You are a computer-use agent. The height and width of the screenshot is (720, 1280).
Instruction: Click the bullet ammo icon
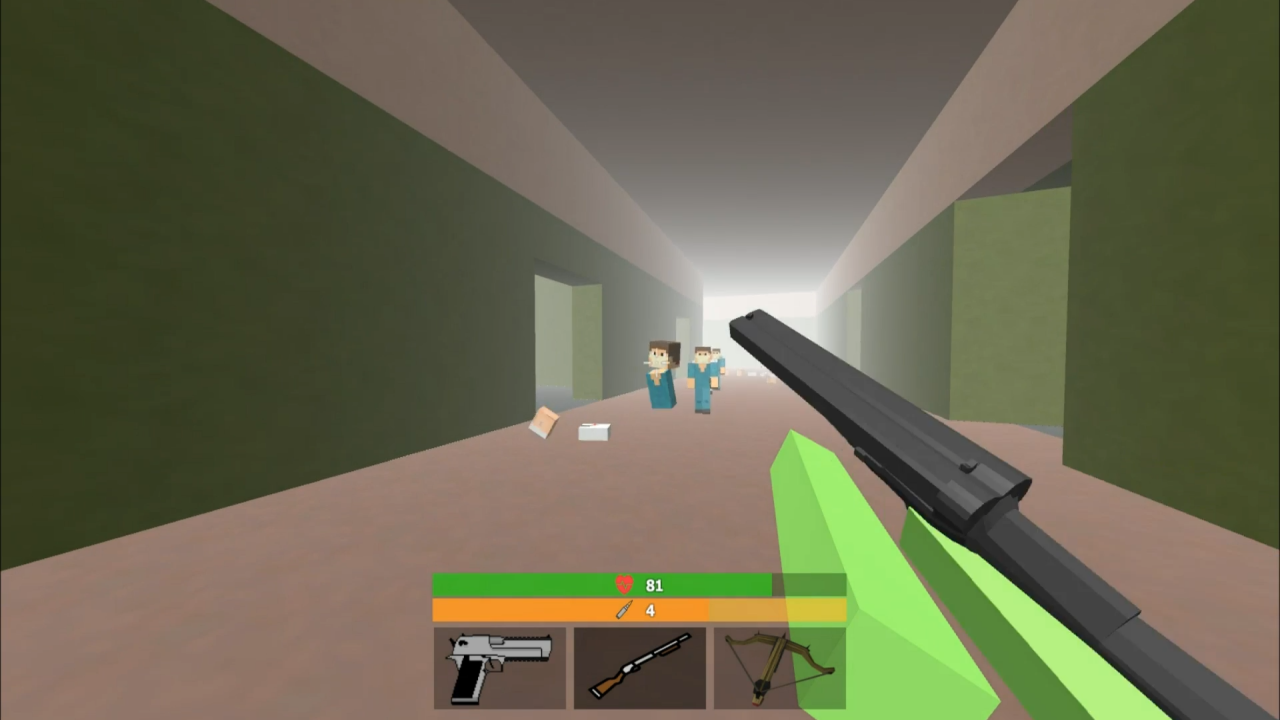[623, 611]
